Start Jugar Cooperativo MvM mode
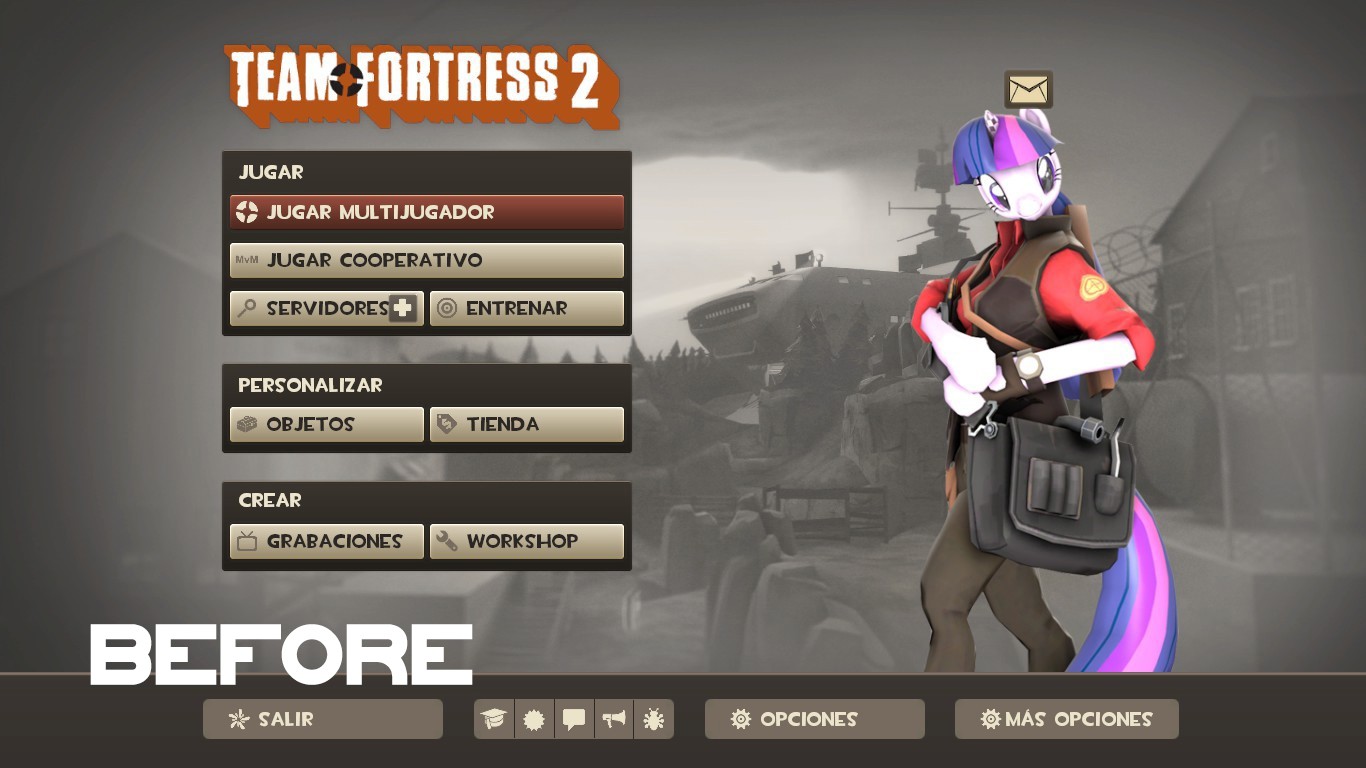Screen dimensions: 1366x768 tap(426, 260)
